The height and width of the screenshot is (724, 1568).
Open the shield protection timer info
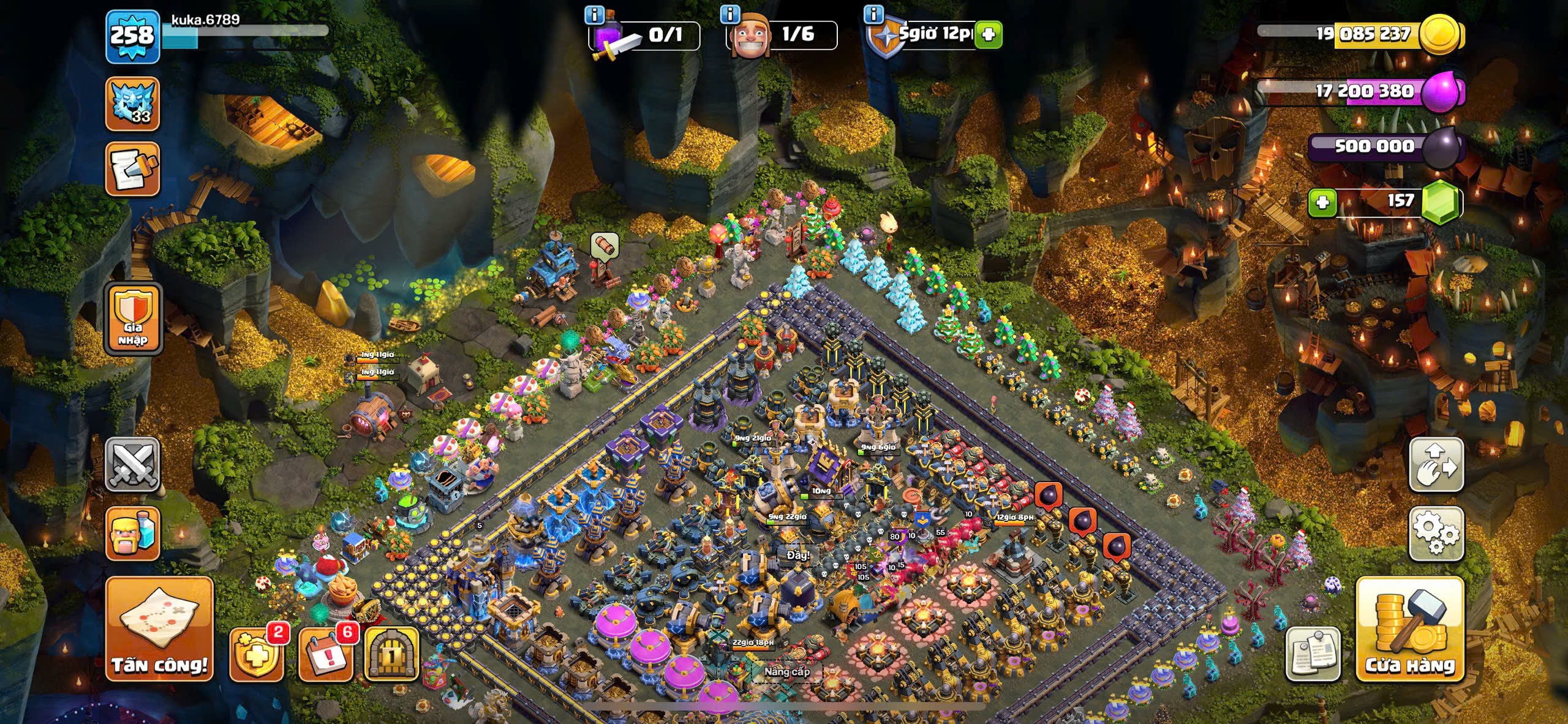point(873,13)
